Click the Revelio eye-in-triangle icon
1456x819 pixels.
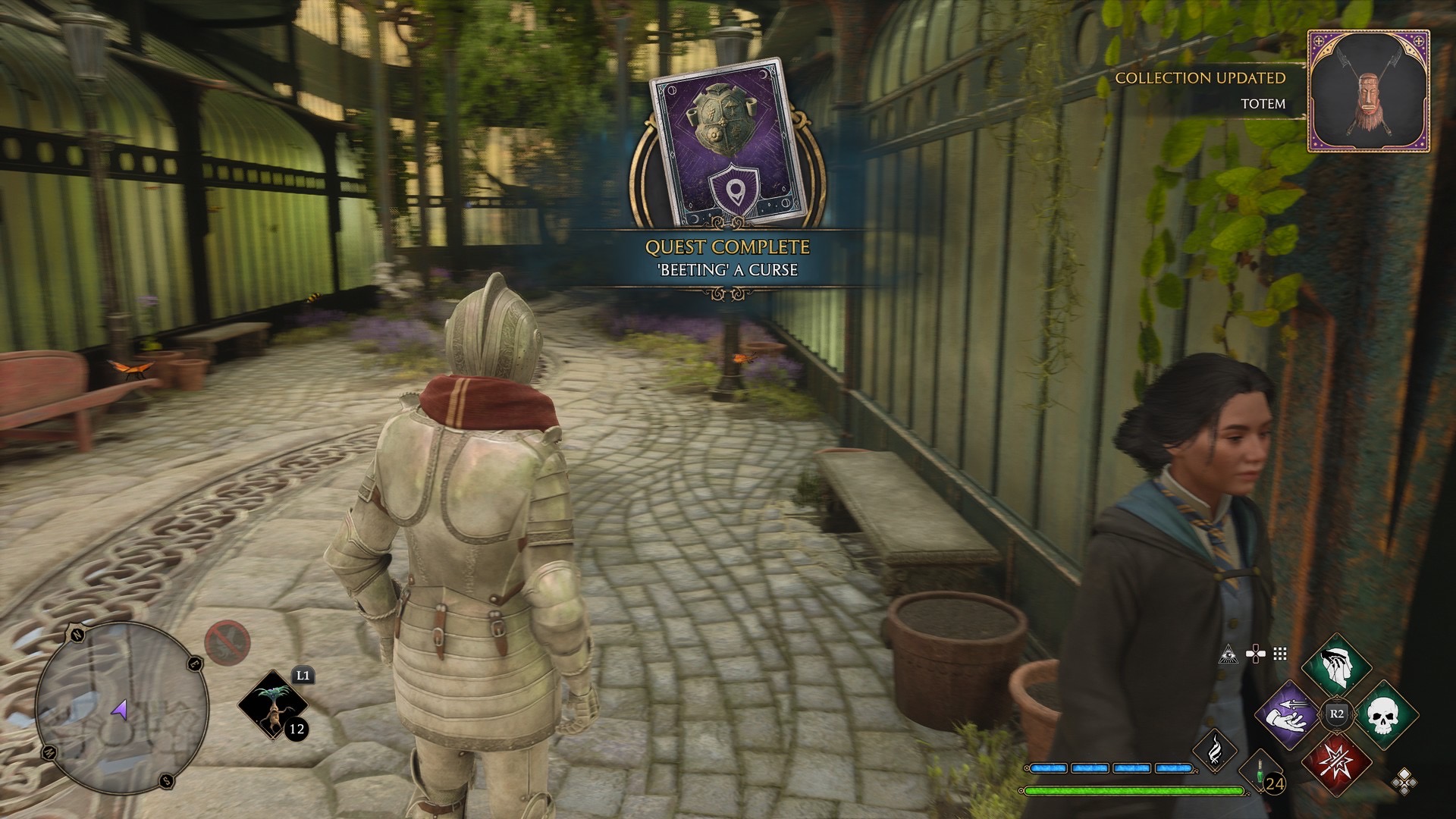coord(1228,654)
